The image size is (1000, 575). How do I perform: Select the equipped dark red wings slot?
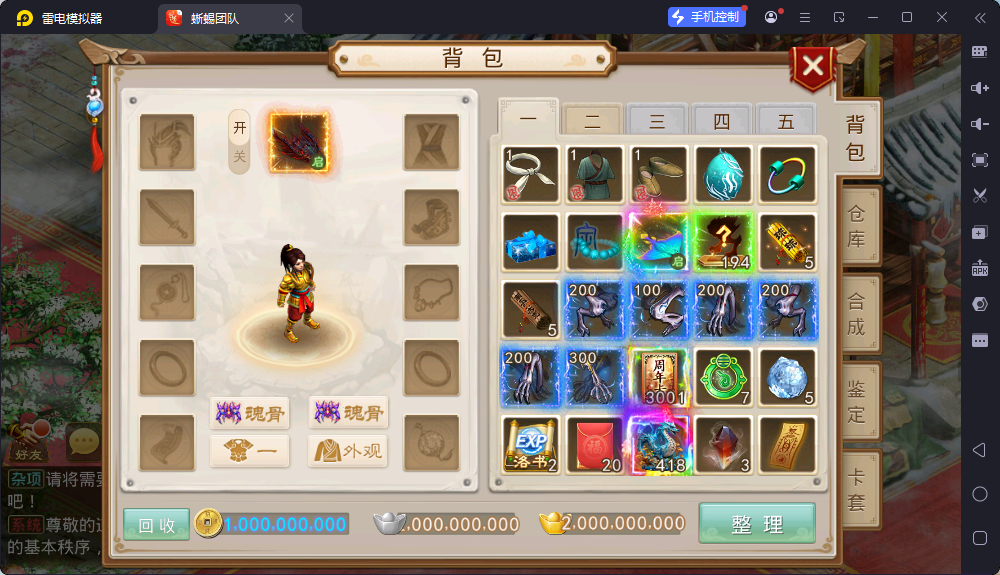pos(298,143)
